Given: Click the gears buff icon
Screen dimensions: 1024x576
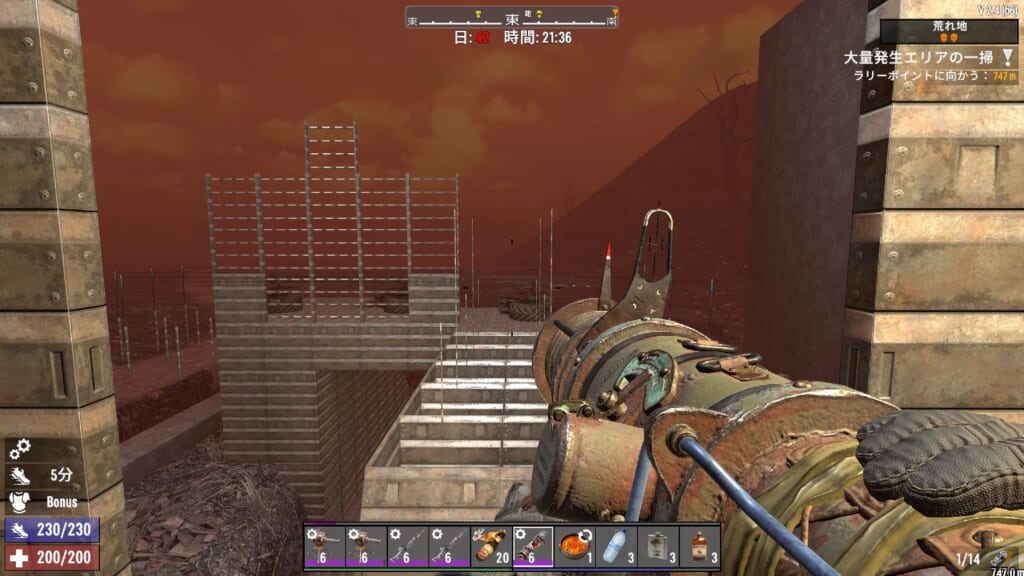Looking at the screenshot, I should tap(18, 451).
